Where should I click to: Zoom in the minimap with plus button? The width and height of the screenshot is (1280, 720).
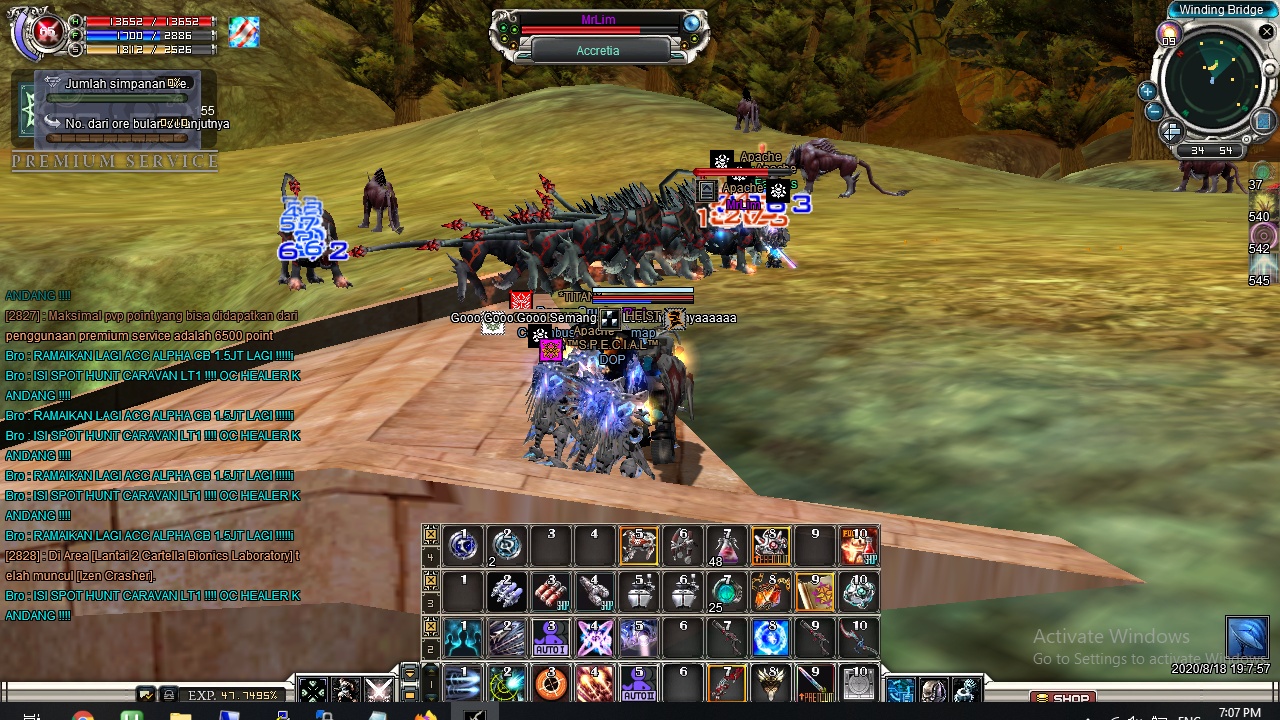click(x=1148, y=91)
